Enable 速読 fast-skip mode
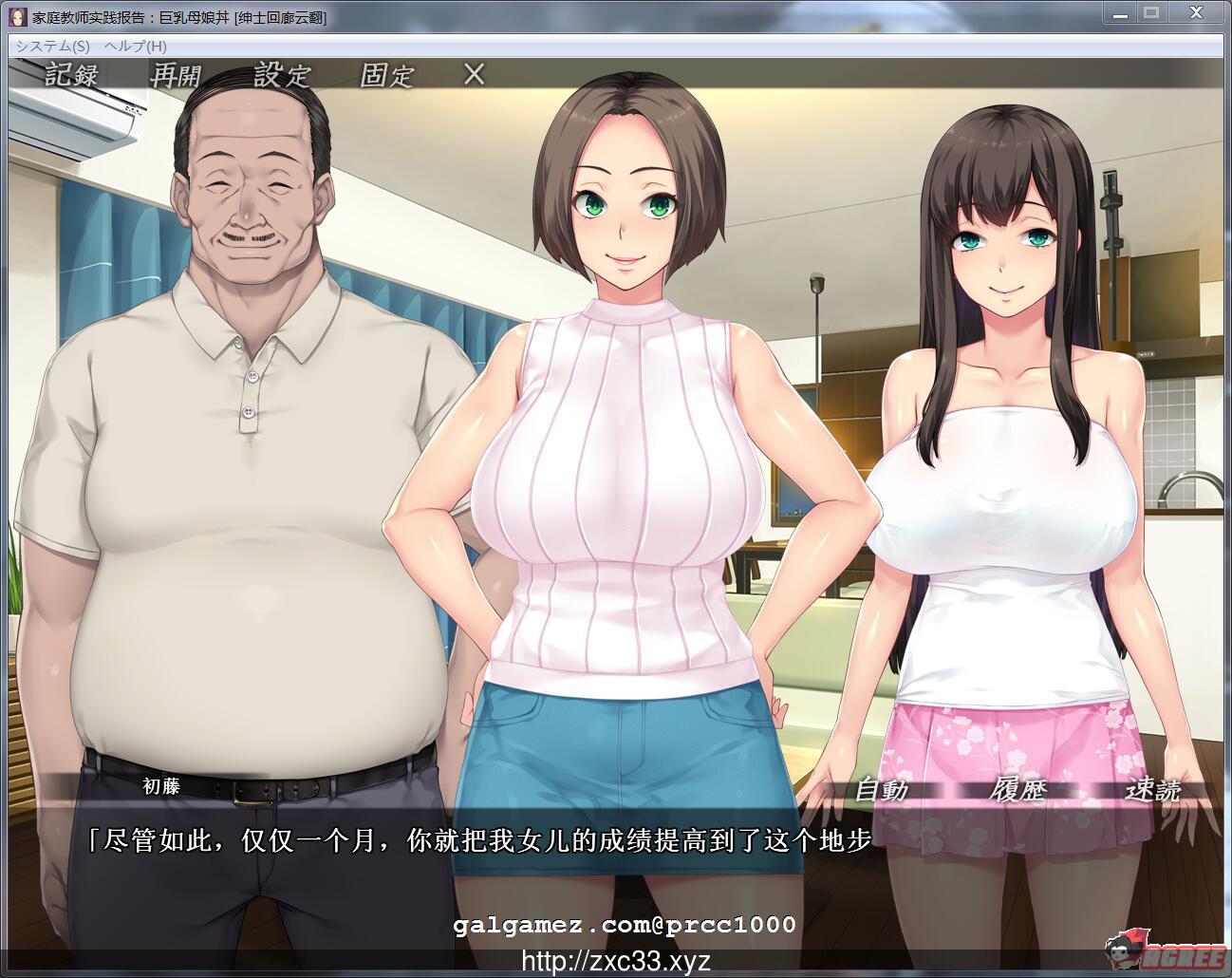 pos(1151,791)
